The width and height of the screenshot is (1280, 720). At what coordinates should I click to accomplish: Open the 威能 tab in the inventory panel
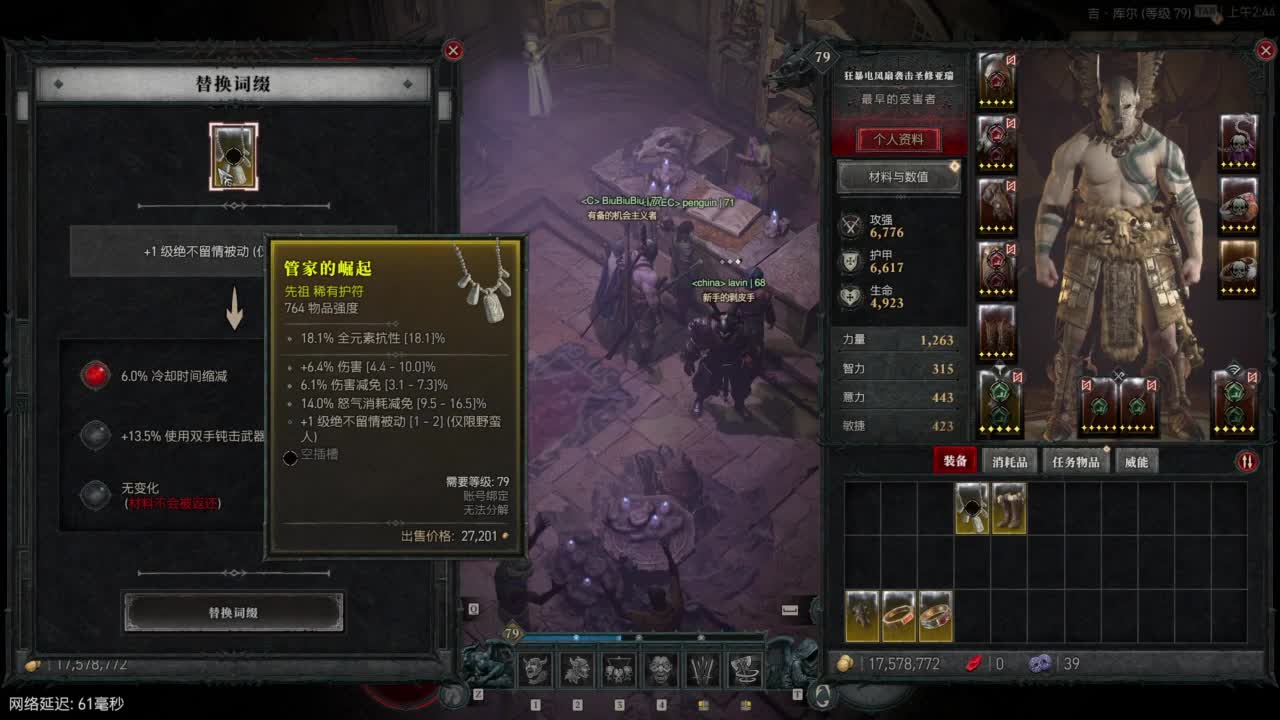click(x=1136, y=462)
